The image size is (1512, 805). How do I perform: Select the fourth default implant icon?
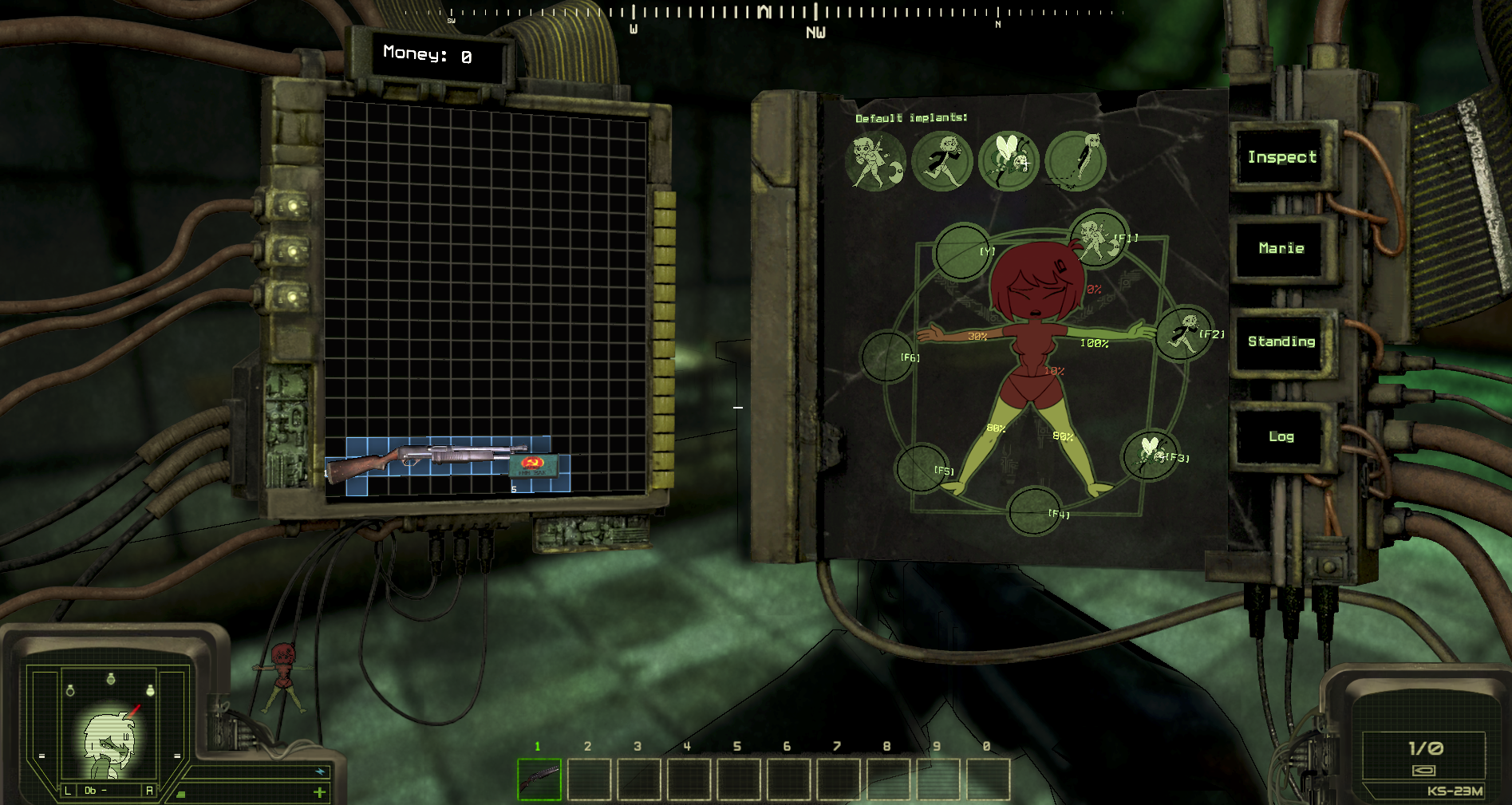click(x=1076, y=160)
